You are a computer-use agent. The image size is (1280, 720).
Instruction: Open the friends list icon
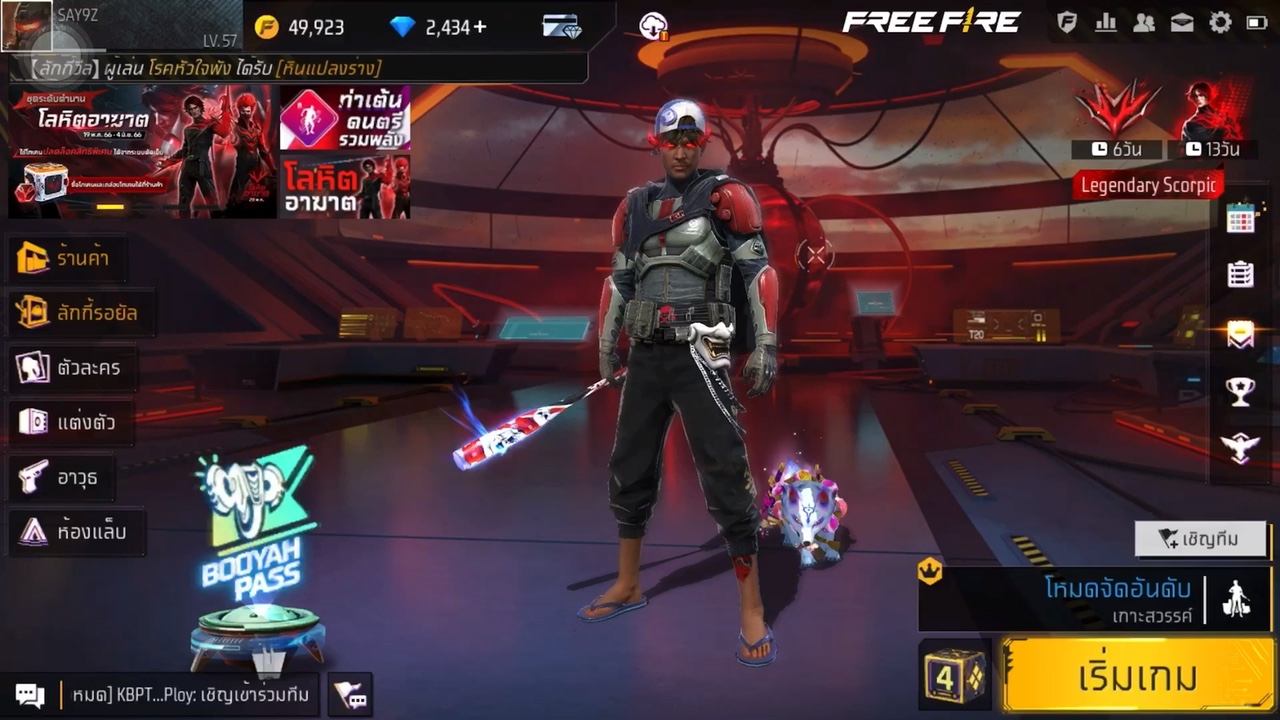[x=1144, y=23]
